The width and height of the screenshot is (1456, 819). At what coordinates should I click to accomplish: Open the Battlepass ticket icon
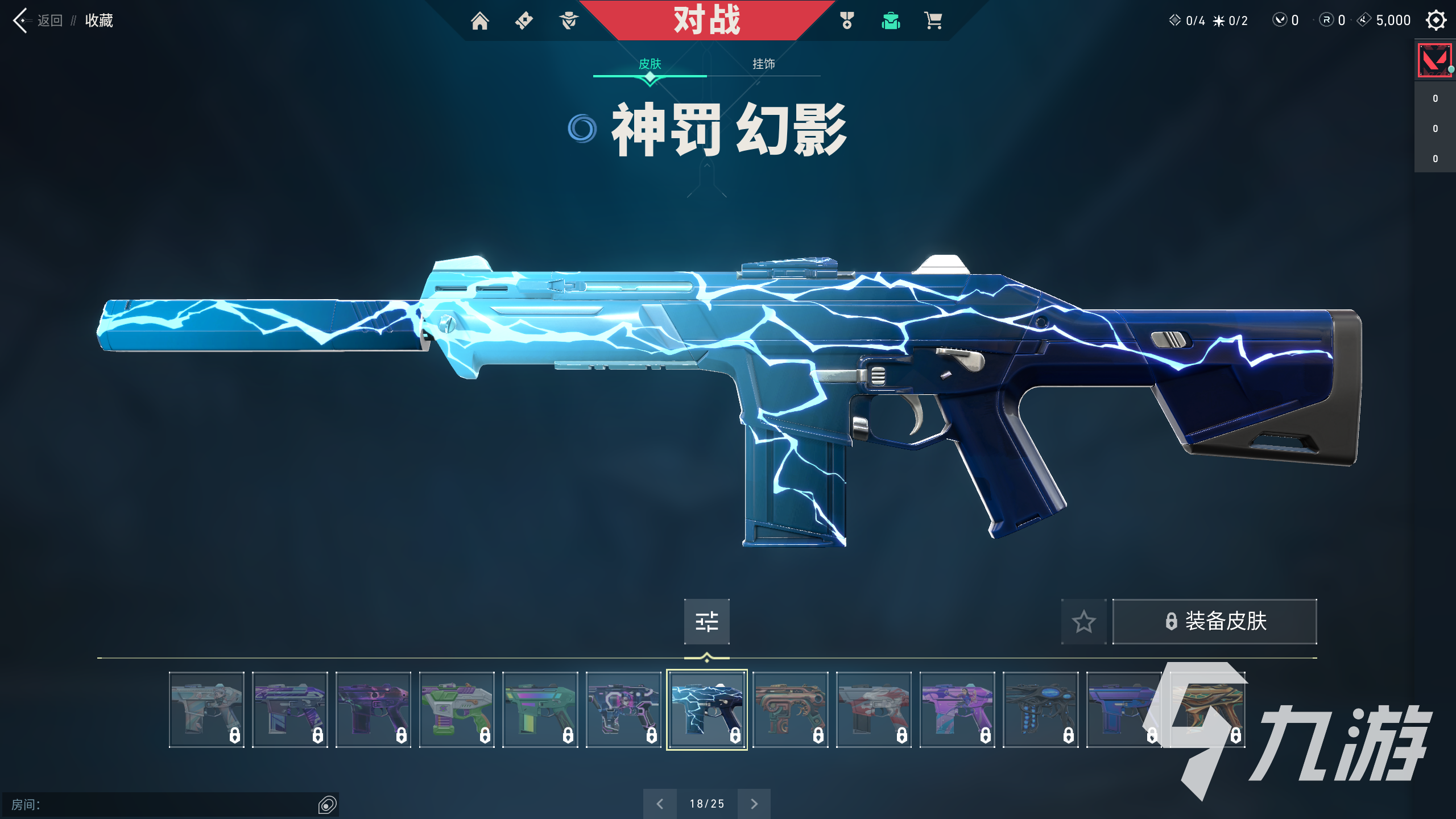[x=524, y=20]
